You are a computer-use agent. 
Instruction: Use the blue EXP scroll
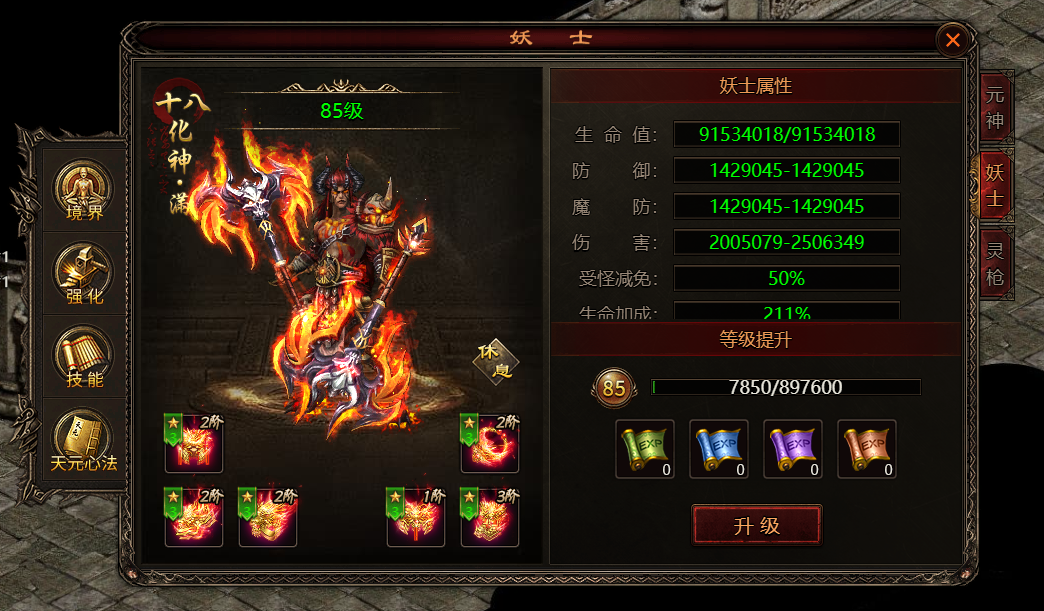(718, 449)
